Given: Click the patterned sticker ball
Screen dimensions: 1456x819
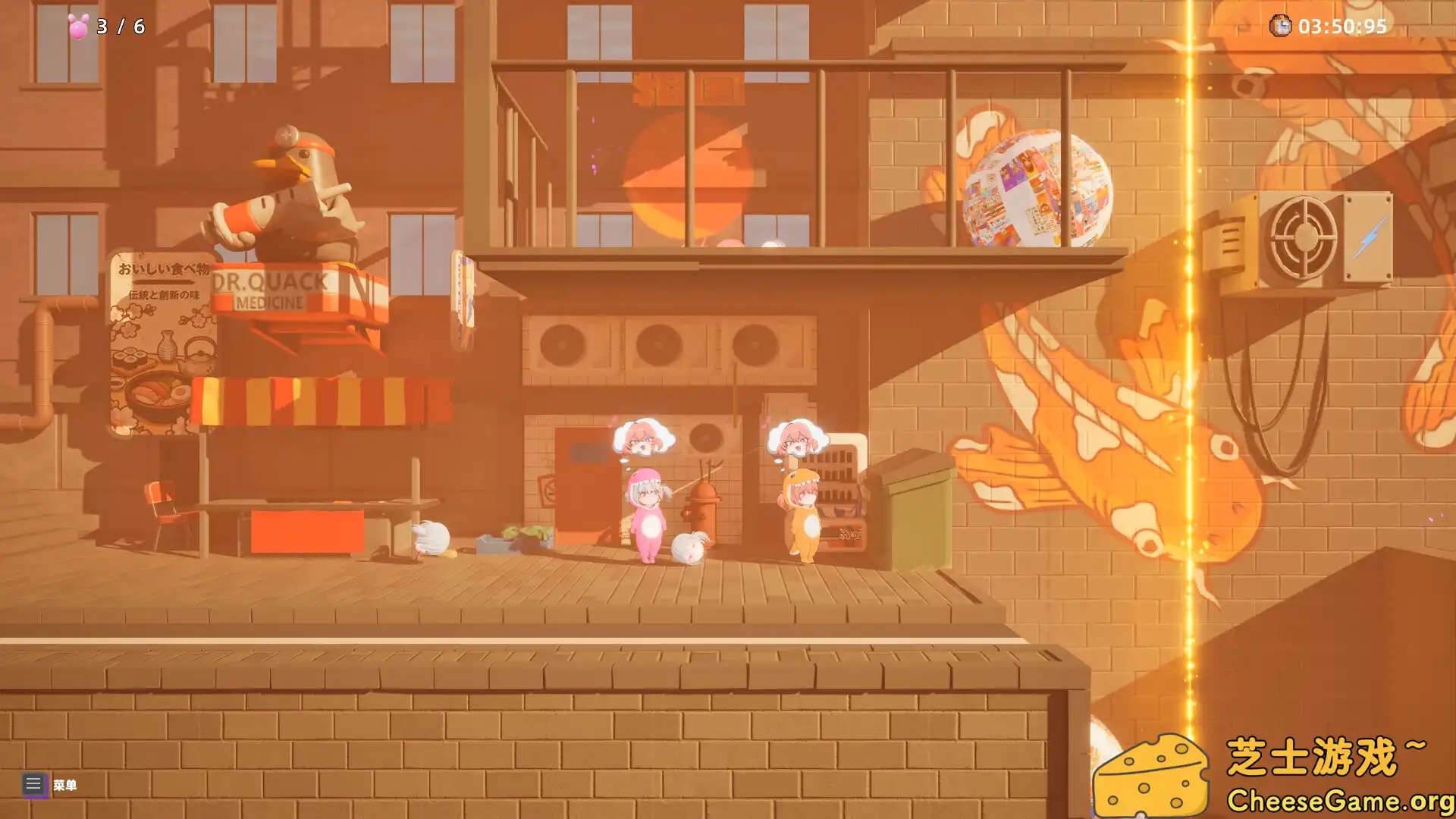Looking at the screenshot, I should pyautogui.click(x=1037, y=186).
